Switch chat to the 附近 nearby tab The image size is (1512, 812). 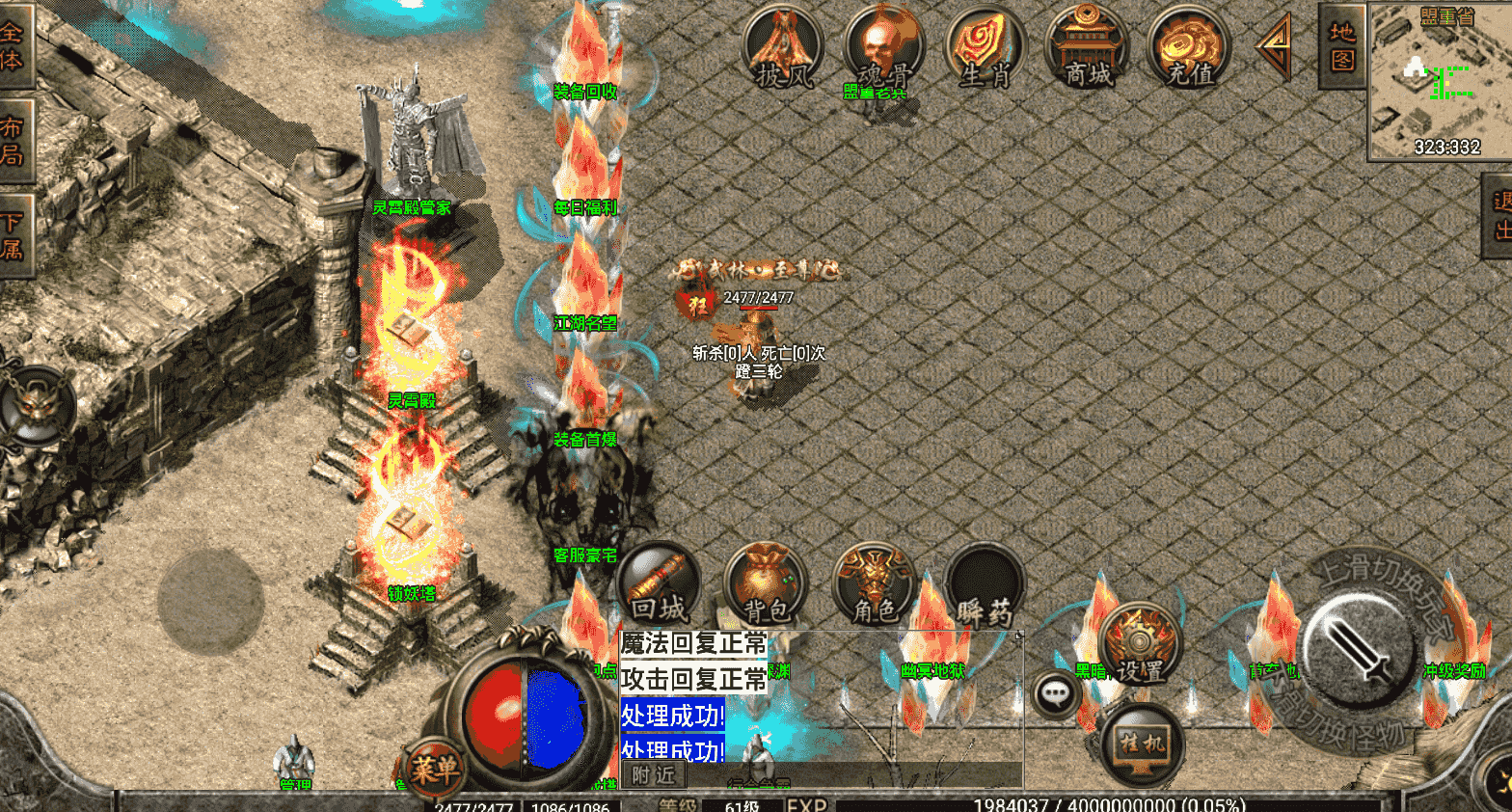tap(653, 774)
